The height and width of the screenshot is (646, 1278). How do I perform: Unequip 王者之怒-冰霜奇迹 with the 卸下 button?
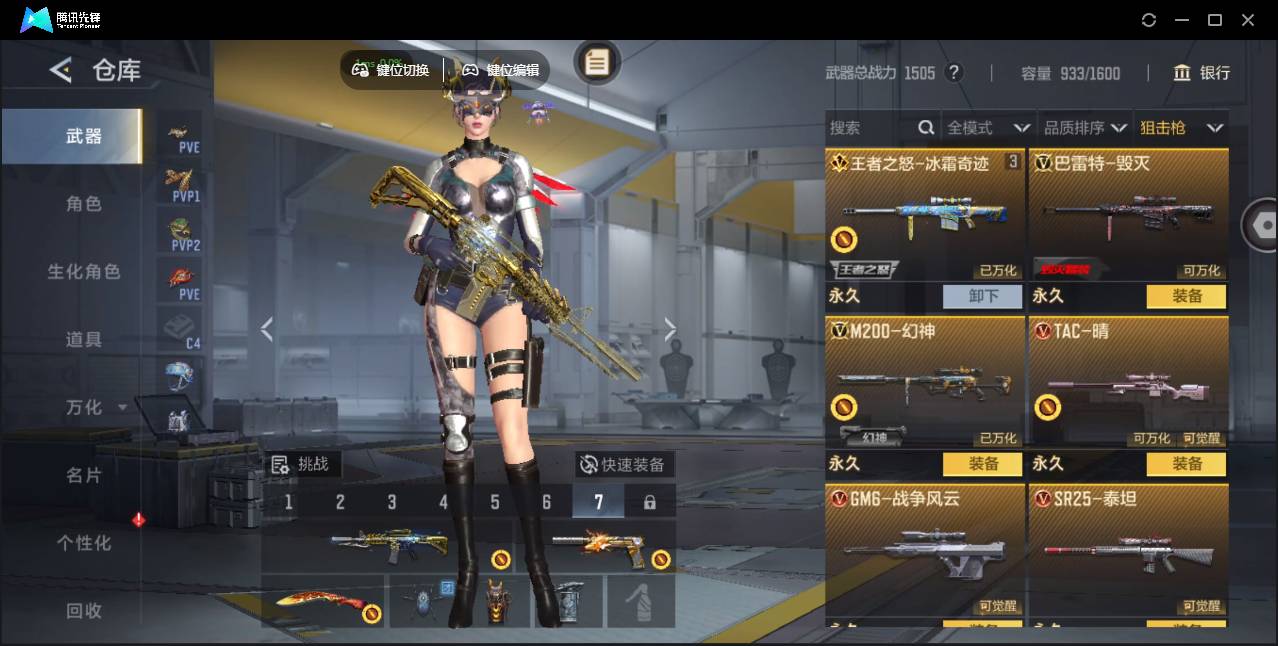[983, 296]
